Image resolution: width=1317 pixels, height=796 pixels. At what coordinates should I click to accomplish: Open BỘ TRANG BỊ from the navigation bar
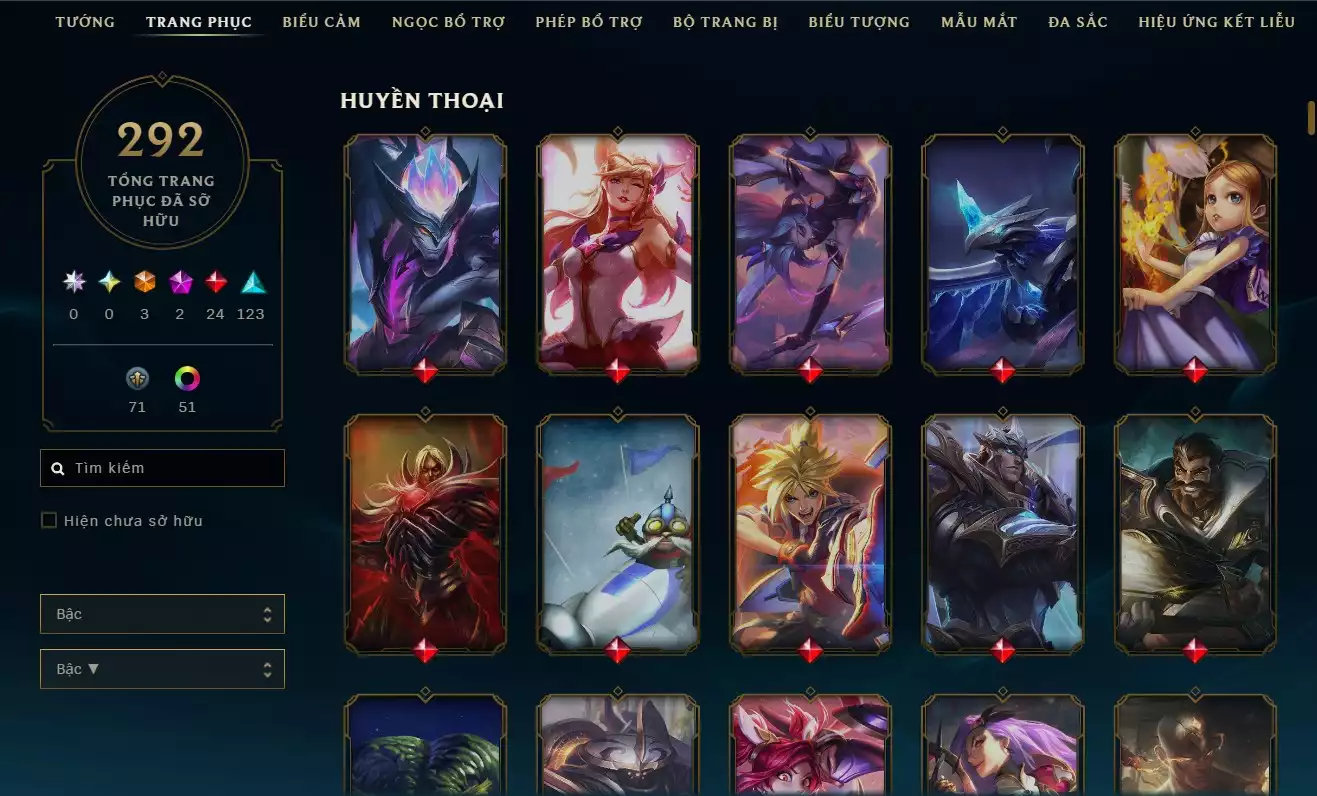pyautogui.click(x=726, y=21)
